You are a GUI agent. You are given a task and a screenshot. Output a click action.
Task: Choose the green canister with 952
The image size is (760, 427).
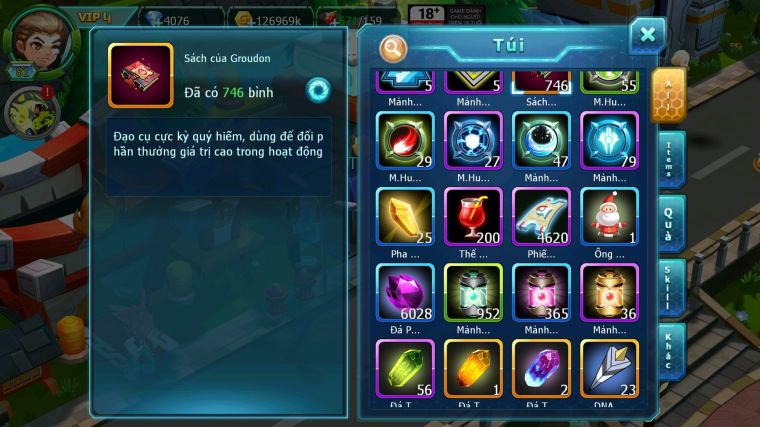point(473,292)
